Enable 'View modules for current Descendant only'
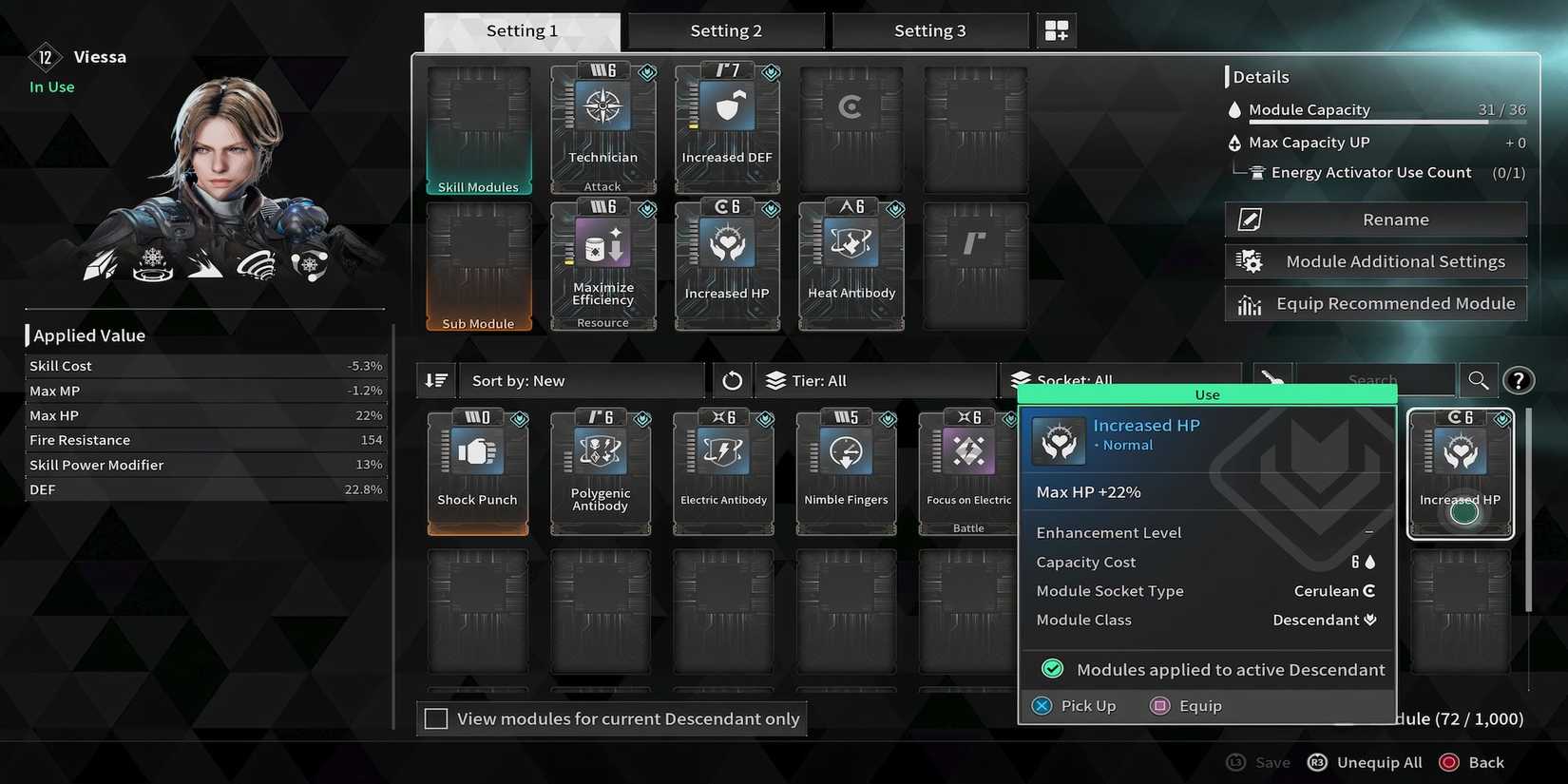Screen dimensions: 1568x784 click(436, 718)
